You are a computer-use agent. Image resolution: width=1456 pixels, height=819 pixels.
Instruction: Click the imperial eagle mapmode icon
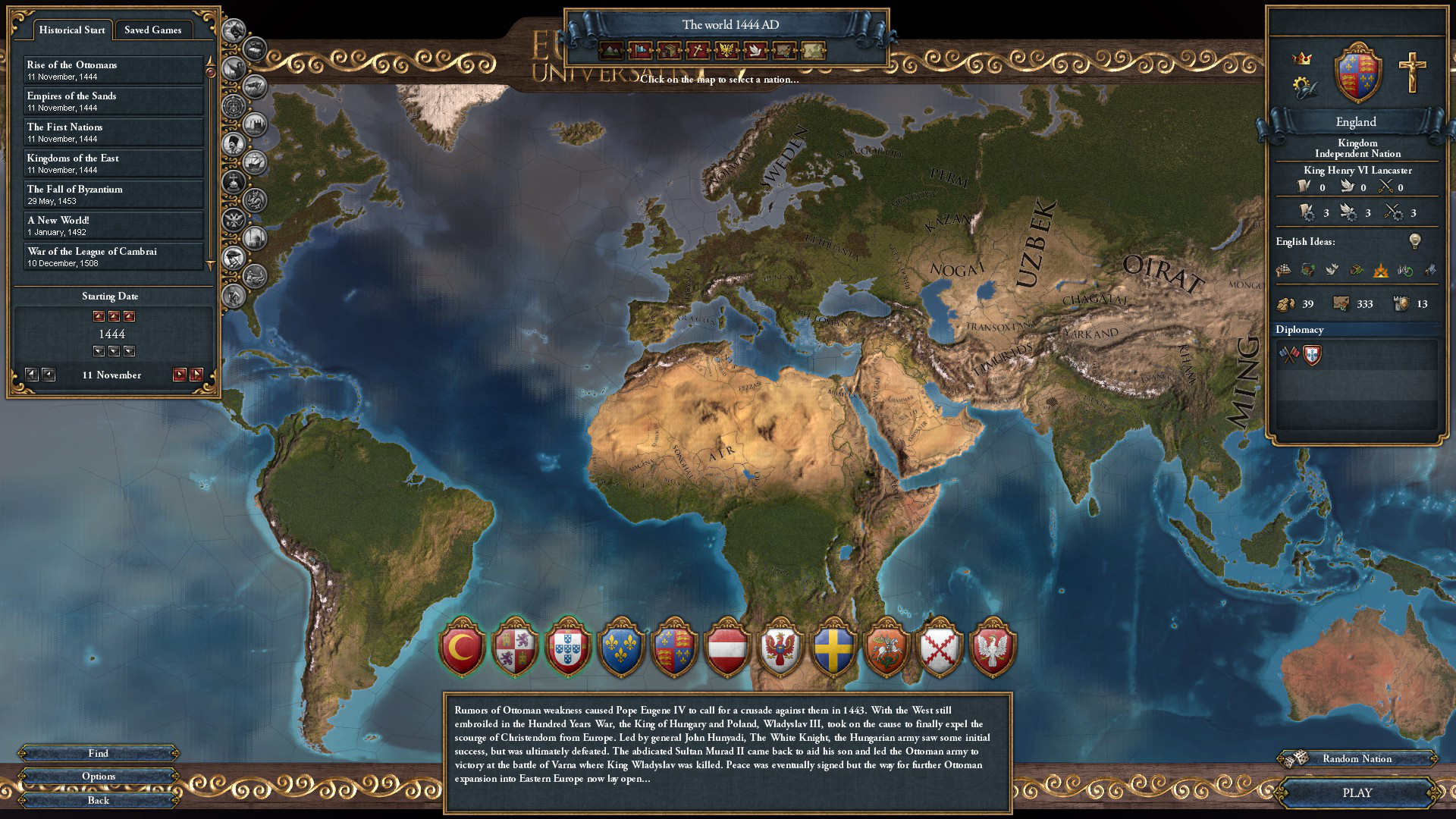pyautogui.click(x=726, y=52)
